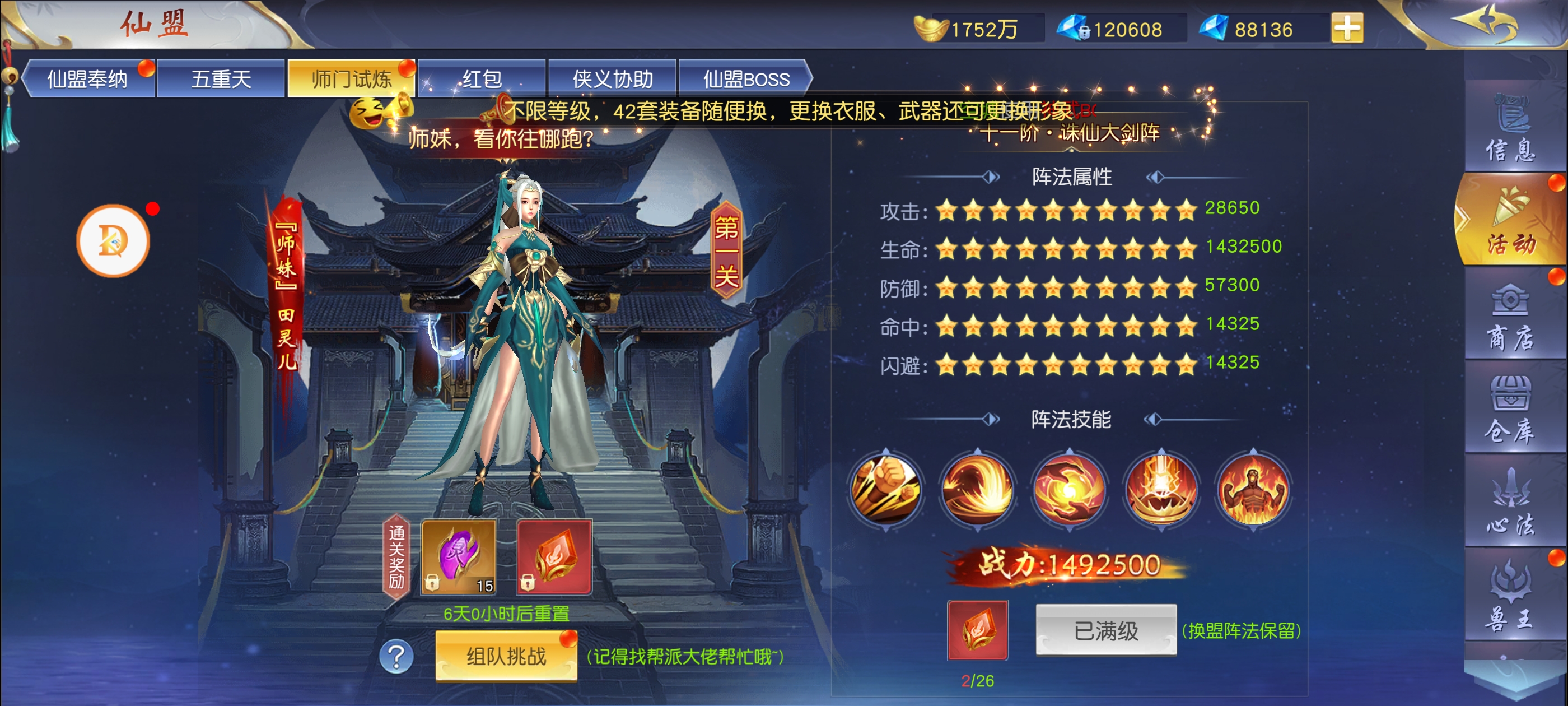Click the yellow plus button to add currency
Viewport: 1568px width, 706px height.
coord(1346,28)
